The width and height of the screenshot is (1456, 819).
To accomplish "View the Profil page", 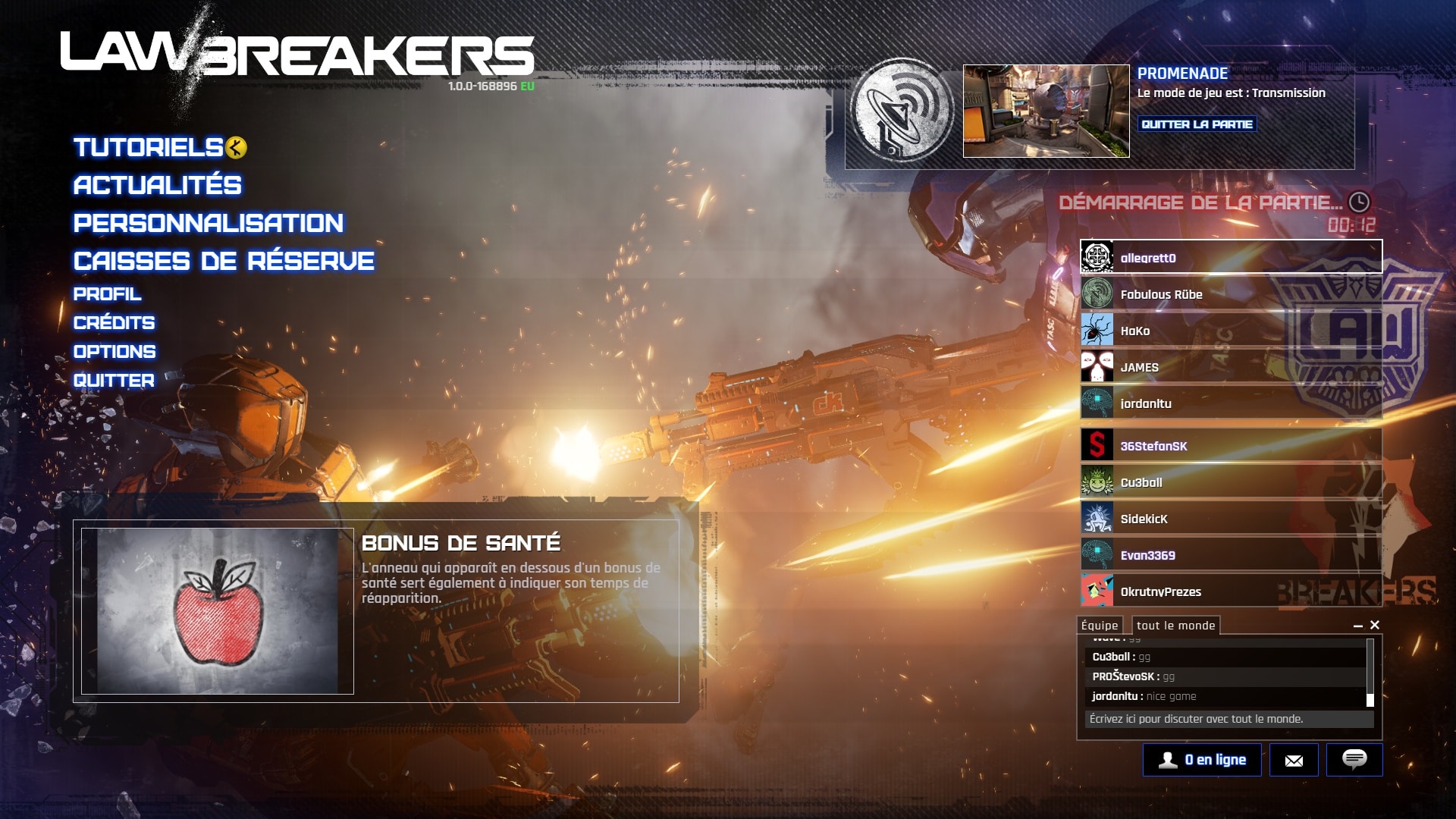I will click(x=107, y=294).
